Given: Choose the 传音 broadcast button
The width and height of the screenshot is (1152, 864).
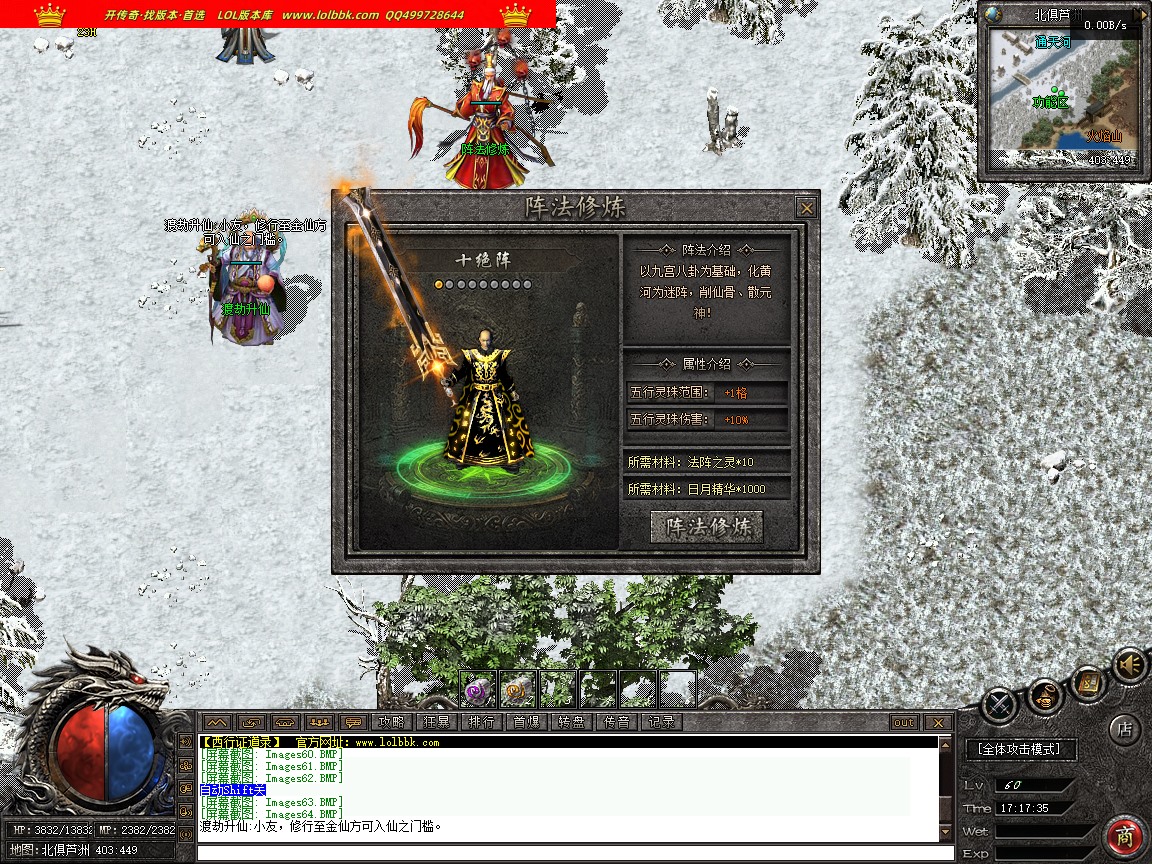Looking at the screenshot, I should 616,722.
